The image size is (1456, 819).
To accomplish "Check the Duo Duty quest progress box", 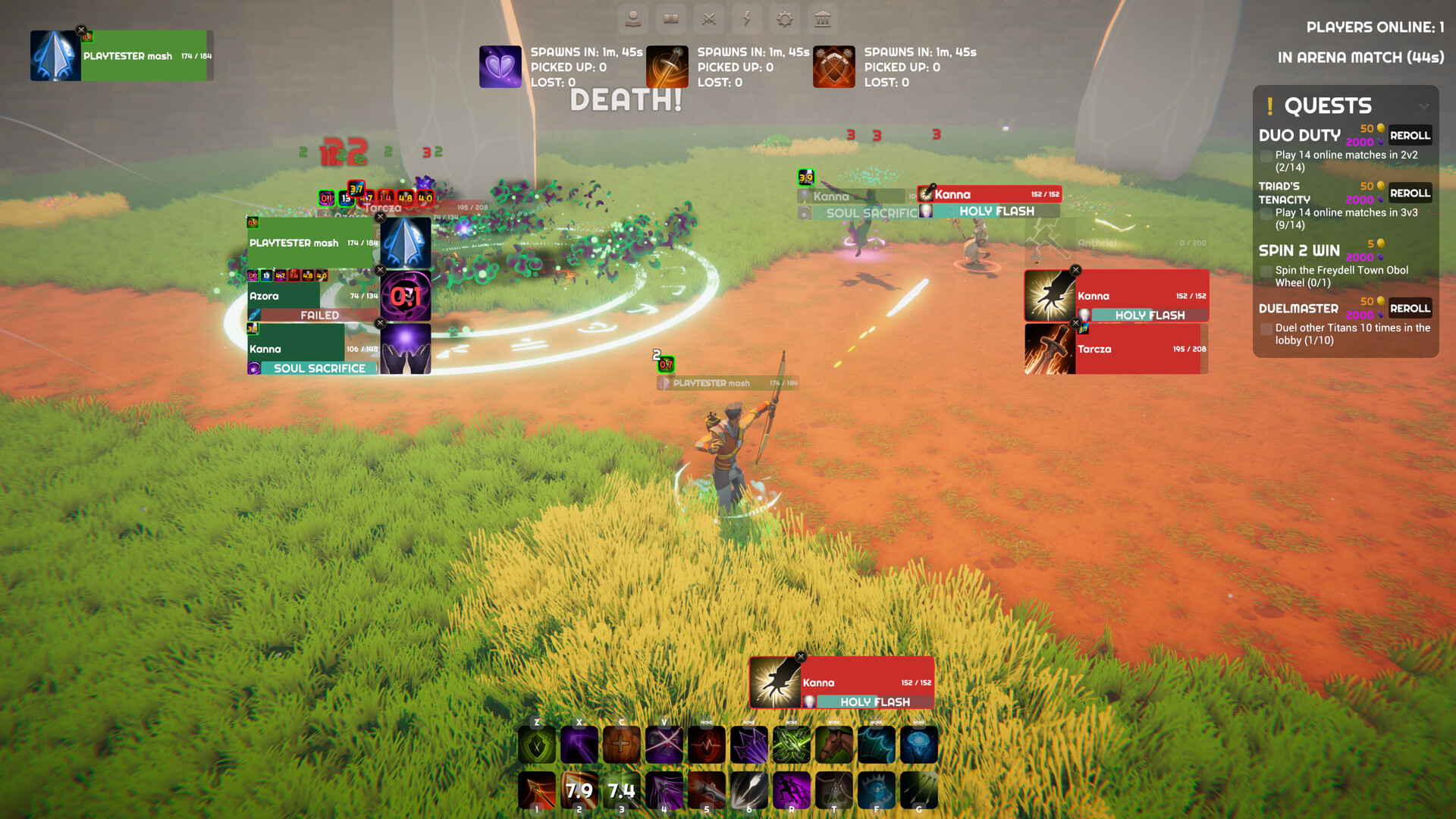I will 1266,155.
